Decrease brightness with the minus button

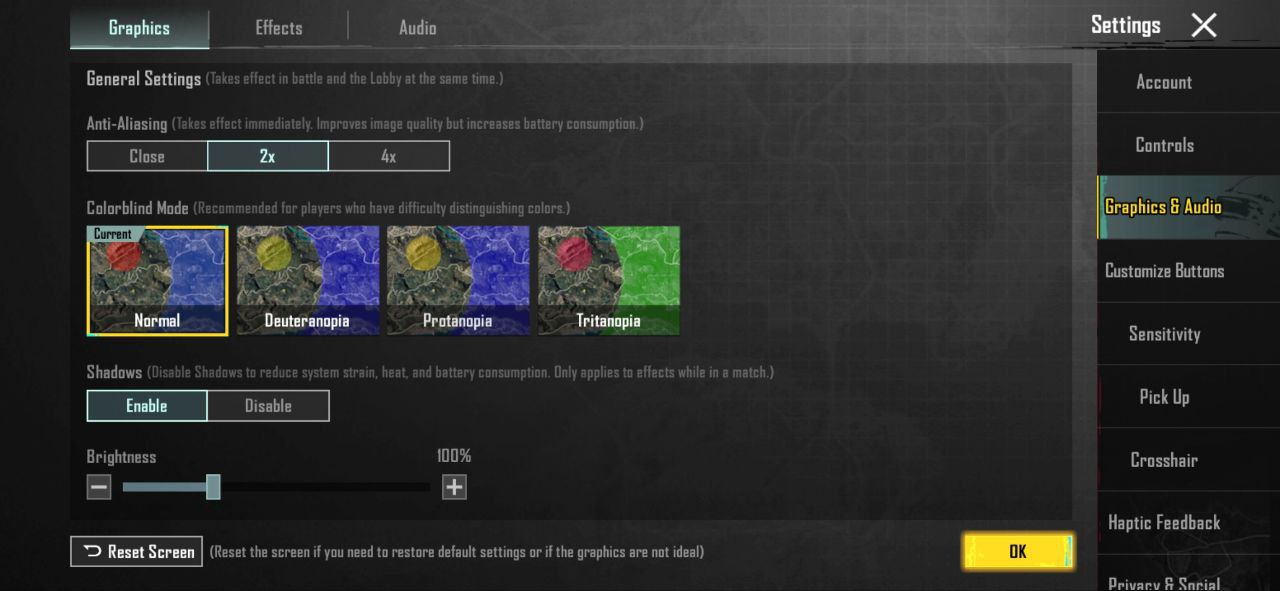click(99, 487)
